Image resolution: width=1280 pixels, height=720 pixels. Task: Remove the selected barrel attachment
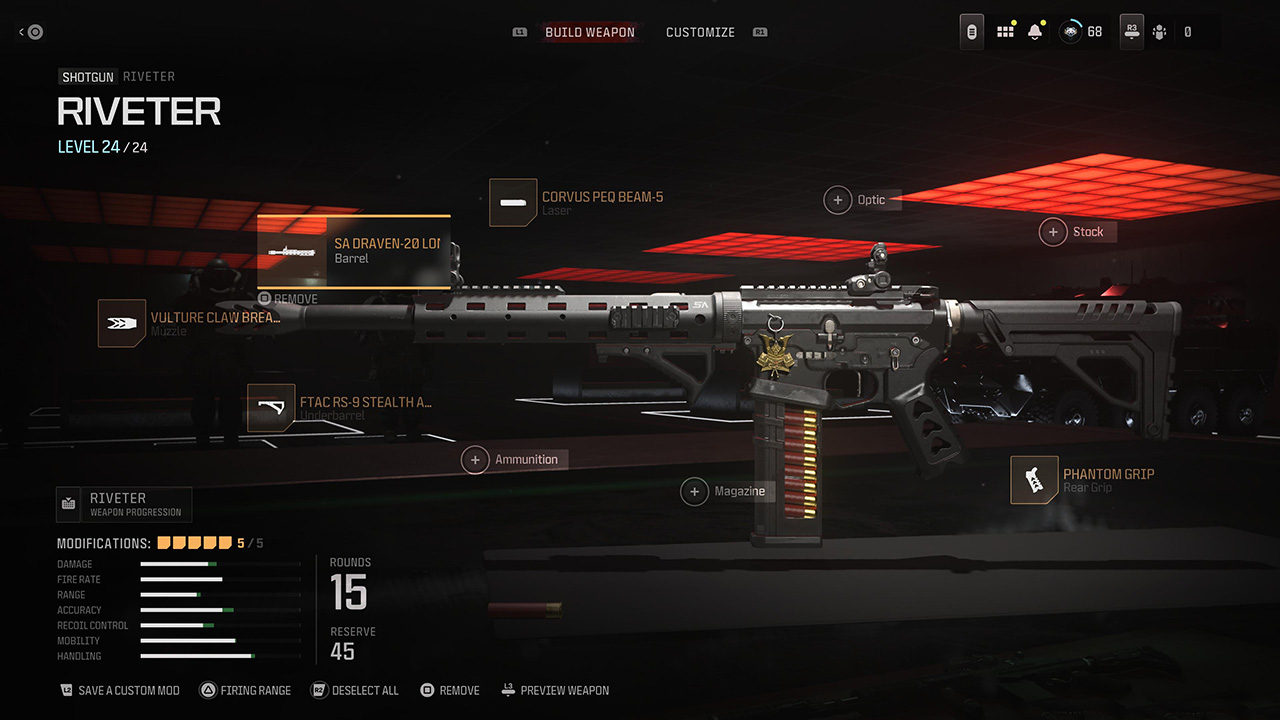[288, 299]
